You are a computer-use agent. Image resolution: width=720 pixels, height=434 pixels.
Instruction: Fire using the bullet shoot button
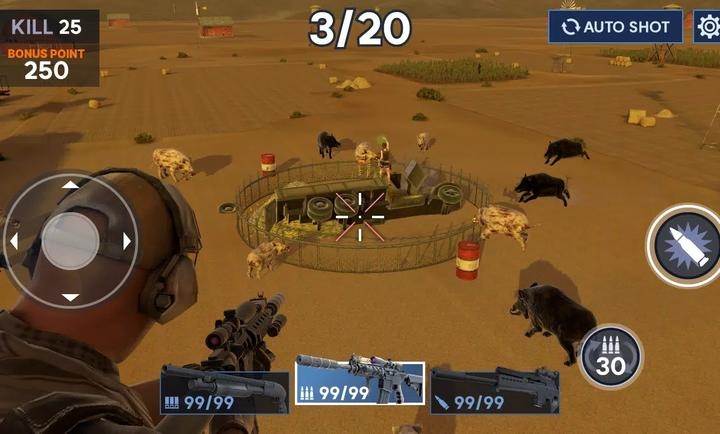686,245
